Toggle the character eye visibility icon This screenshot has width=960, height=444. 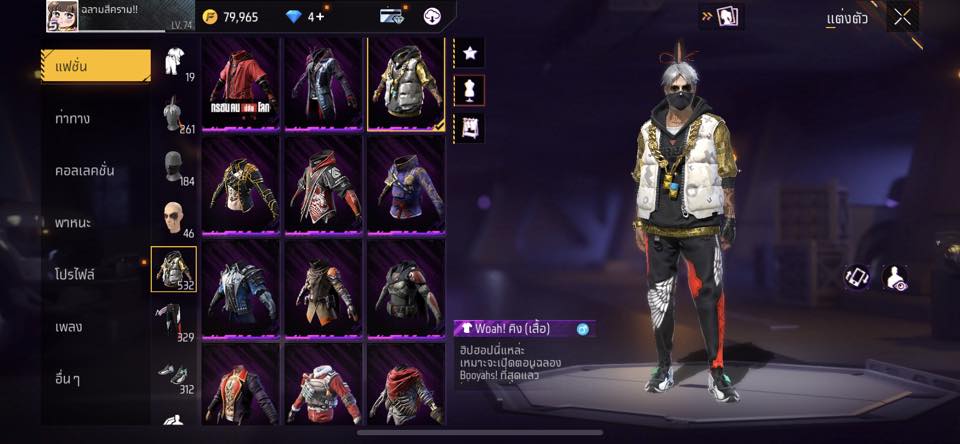(x=895, y=278)
